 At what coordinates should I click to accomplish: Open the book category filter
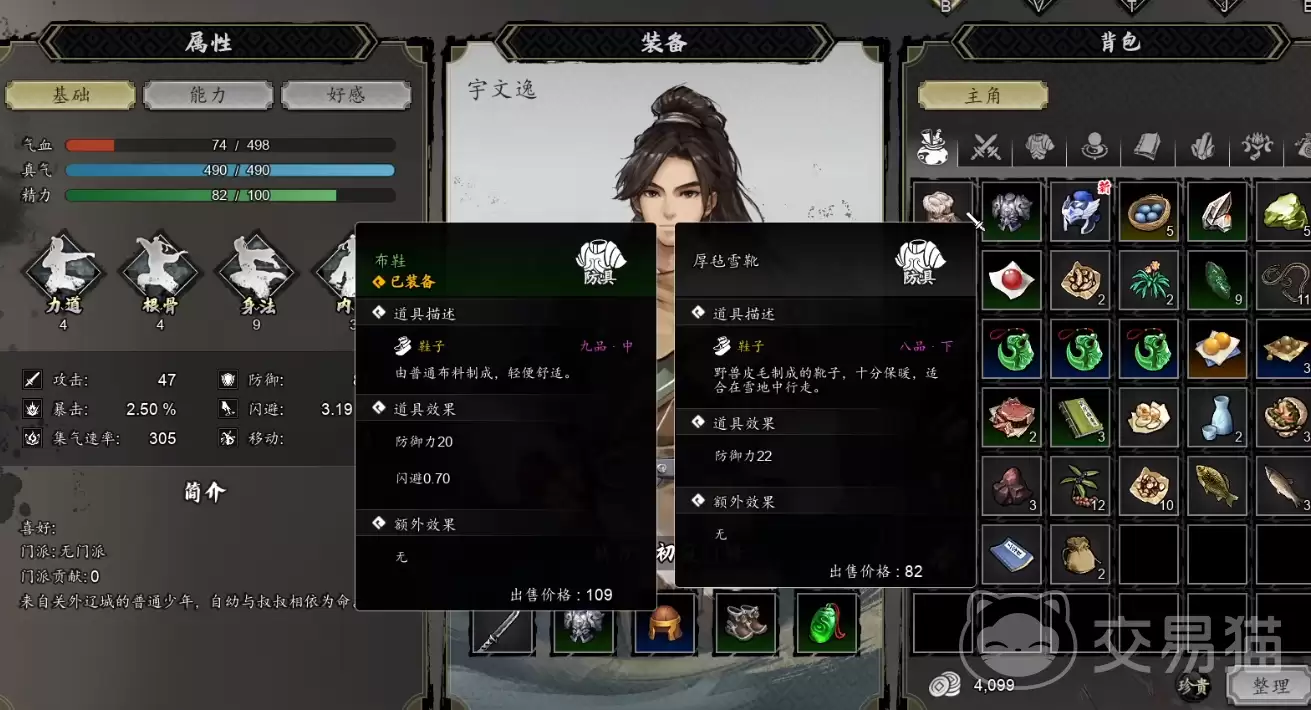[1147, 149]
